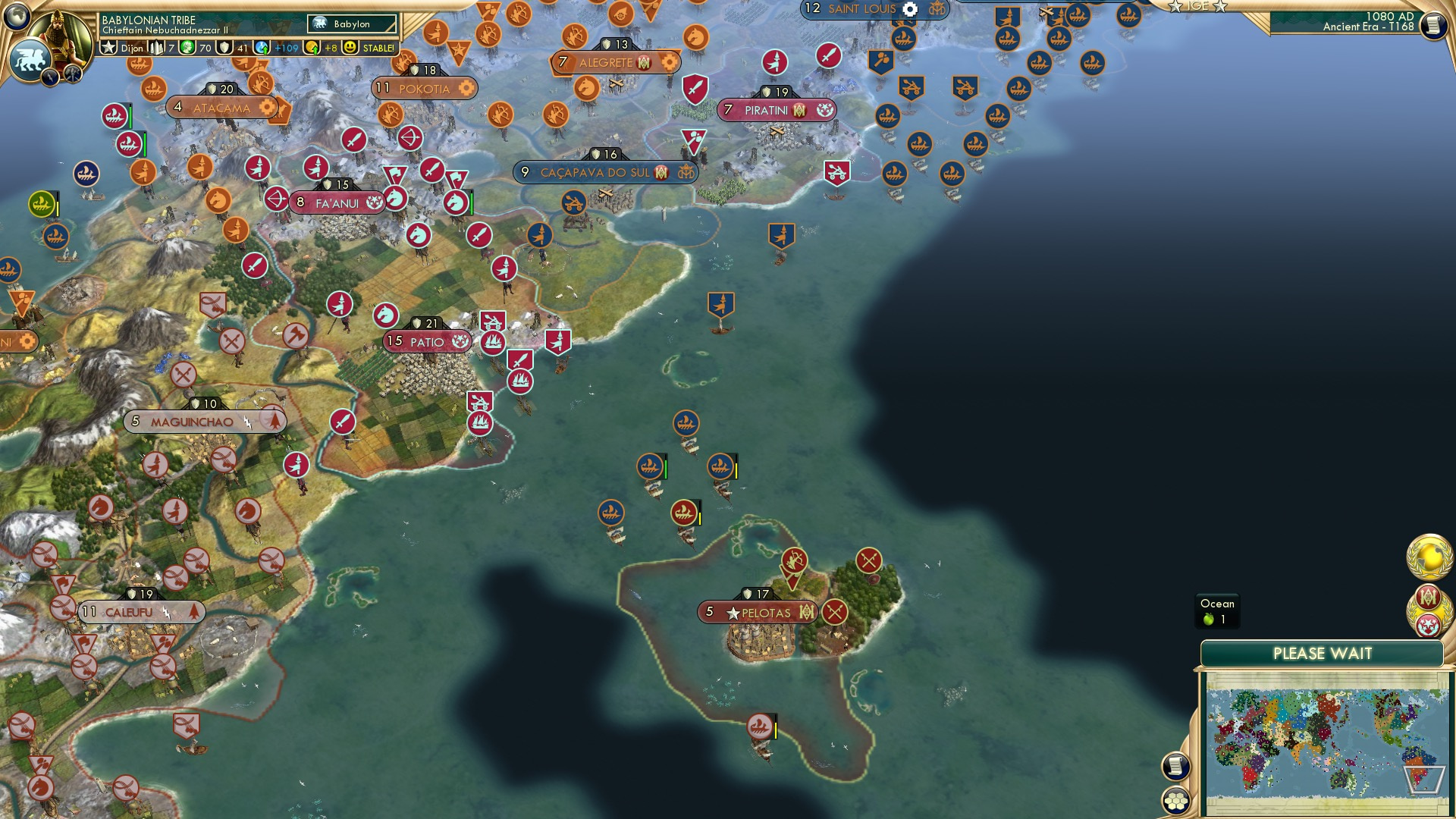This screenshot has width=1456, height=819.
Task: Toggle the hammer icon below the leader portrait
Action: pyautogui.click(x=72, y=75)
